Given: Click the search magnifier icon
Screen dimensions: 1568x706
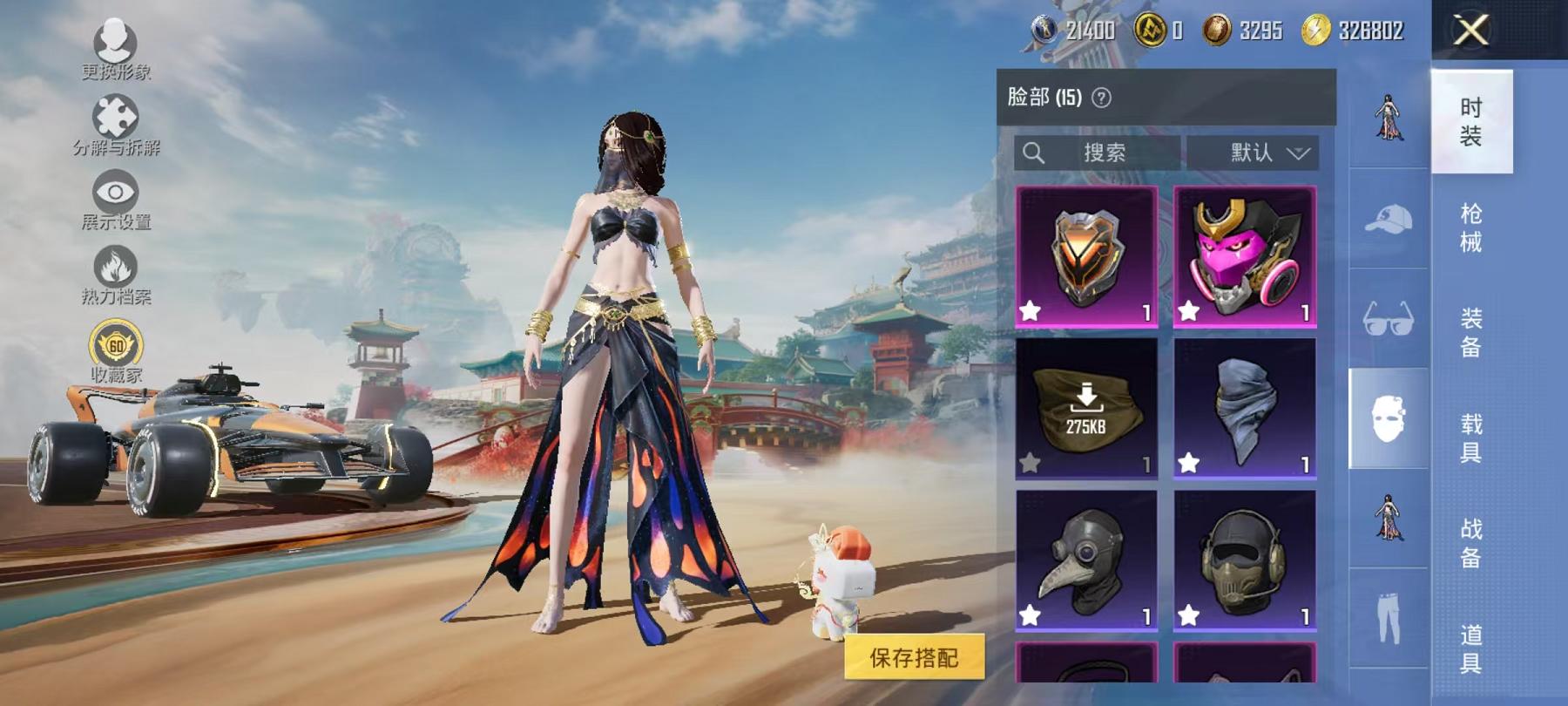Looking at the screenshot, I should 1036,153.
